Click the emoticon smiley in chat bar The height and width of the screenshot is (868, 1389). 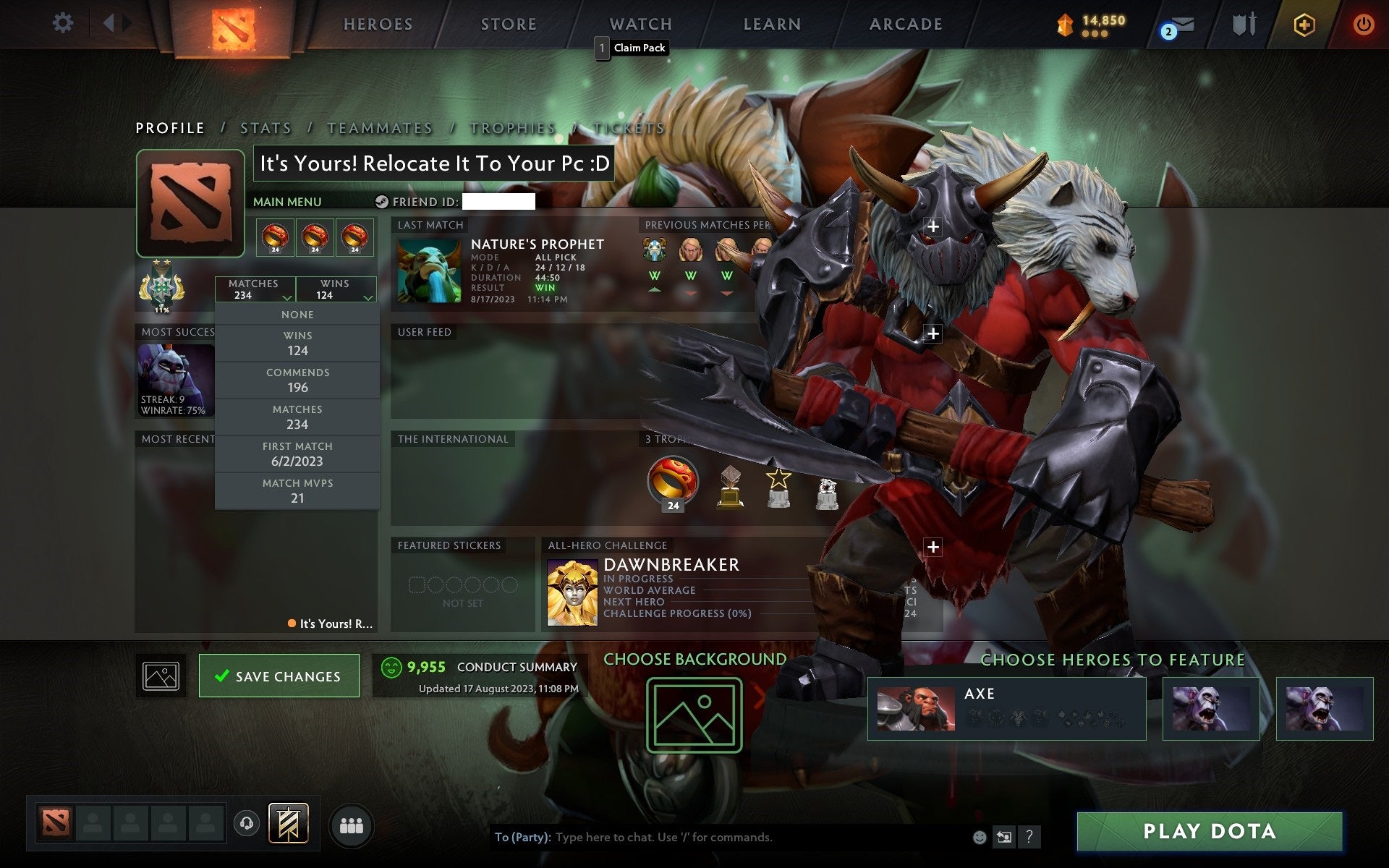pyautogui.click(x=978, y=838)
